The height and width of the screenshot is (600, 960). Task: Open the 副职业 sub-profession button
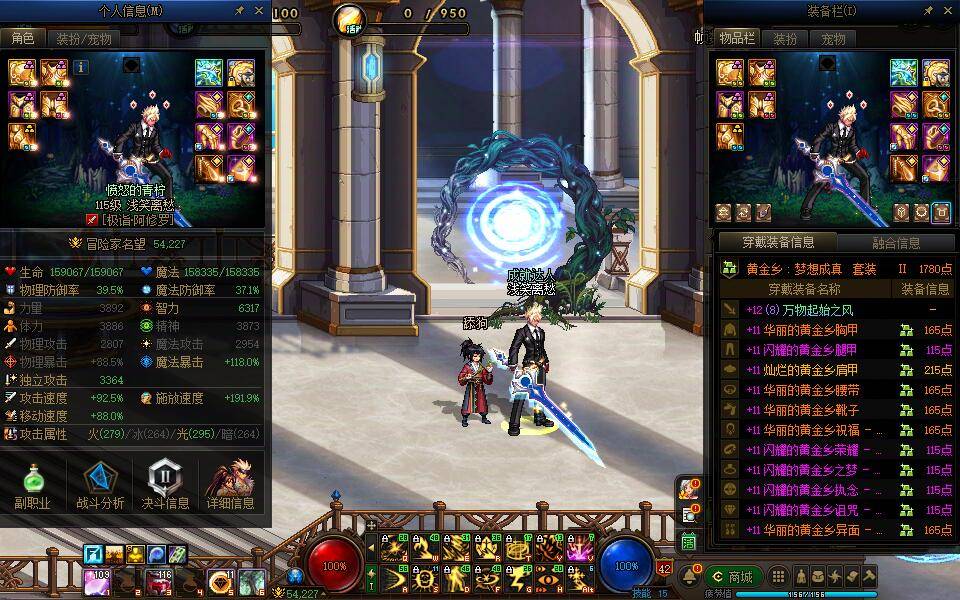pos(32,486)
